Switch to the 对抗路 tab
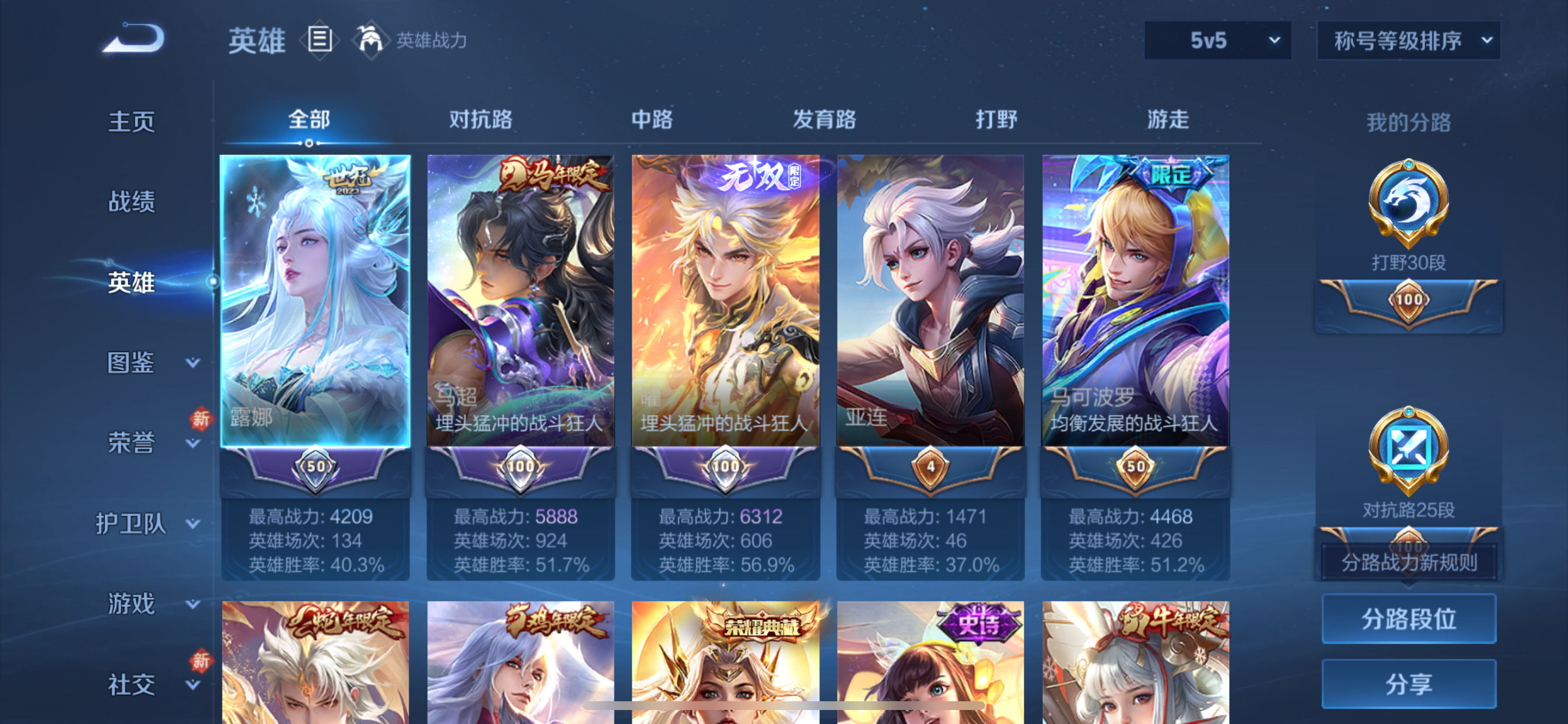This screenshot has height=724, width=1568. tap(480, 120)
